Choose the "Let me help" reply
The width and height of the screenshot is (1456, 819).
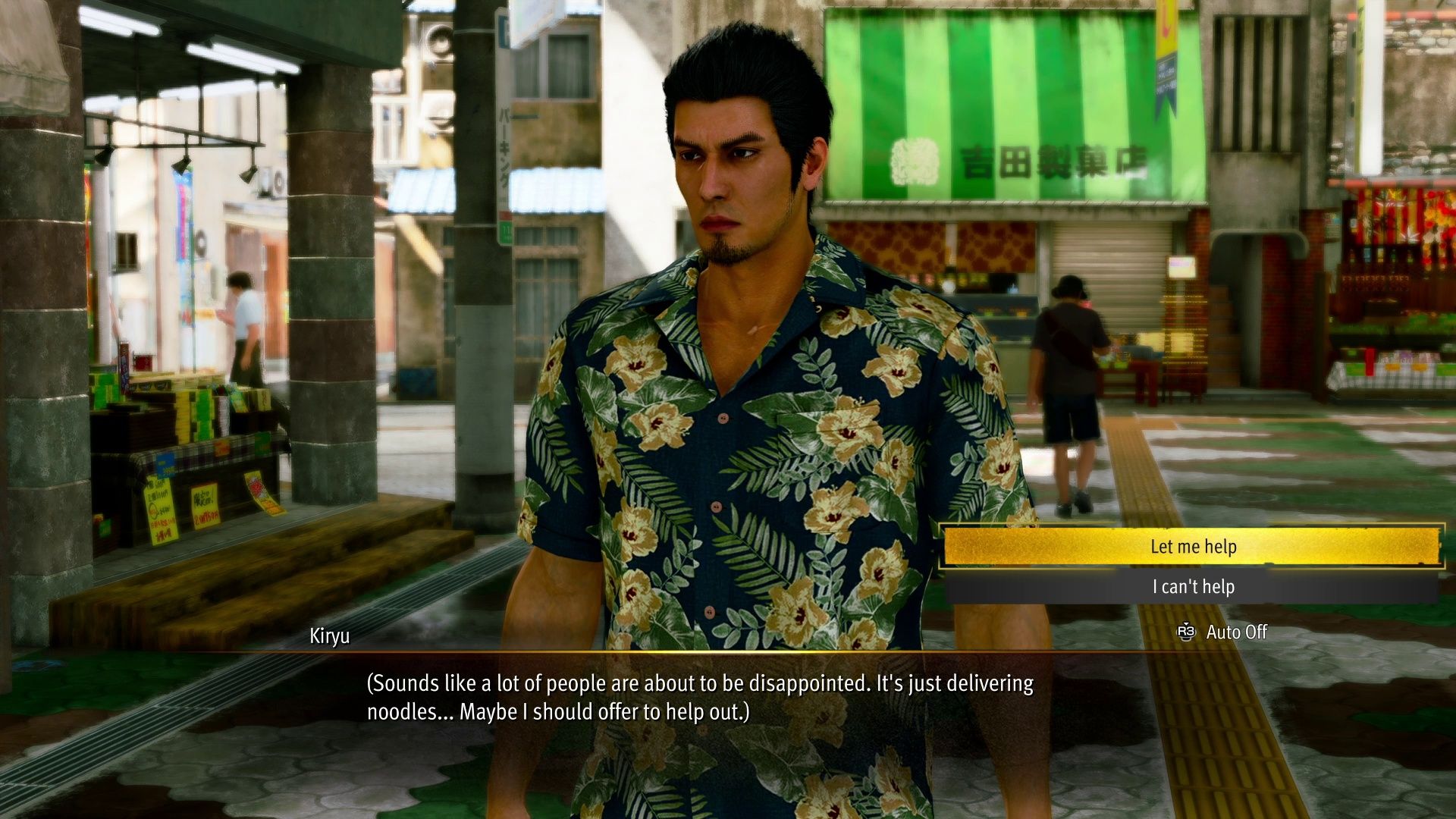coord(1192,547)
